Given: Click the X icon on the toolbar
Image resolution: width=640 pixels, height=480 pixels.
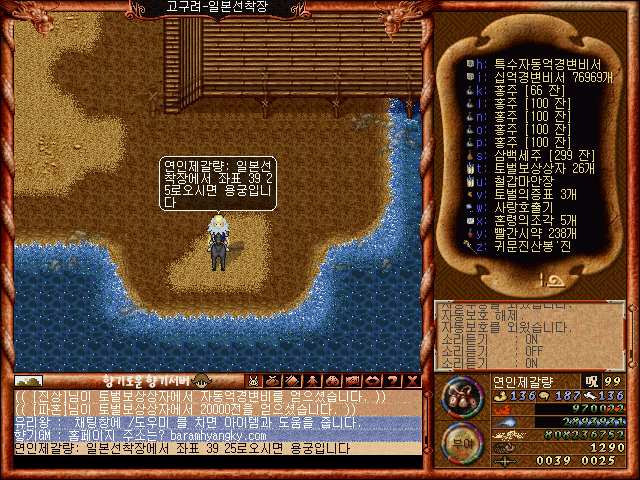Looking at the screenshot, I should coord(411,381).
